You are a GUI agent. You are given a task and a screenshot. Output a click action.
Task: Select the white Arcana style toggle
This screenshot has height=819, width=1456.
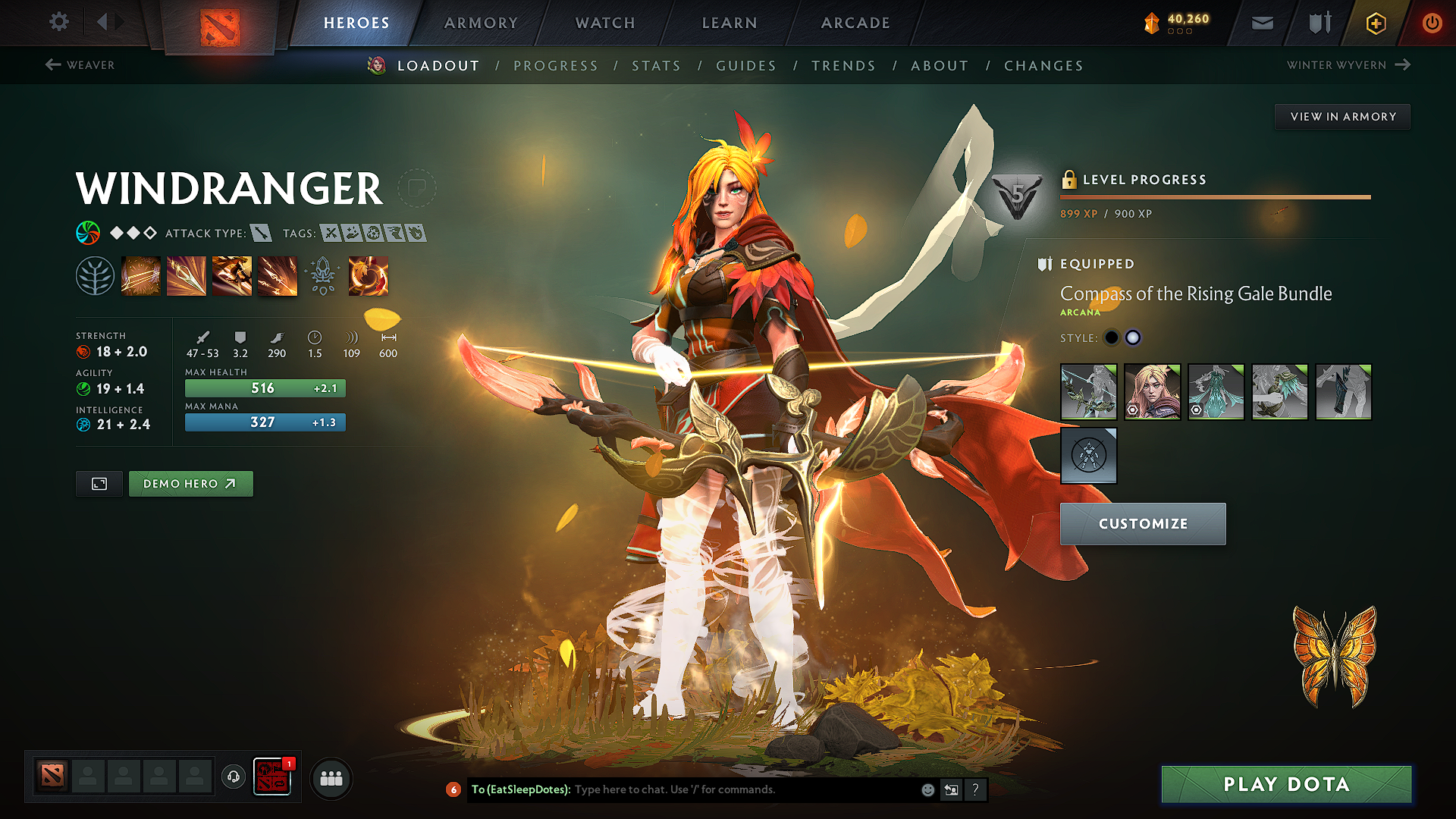[1133, 337]
